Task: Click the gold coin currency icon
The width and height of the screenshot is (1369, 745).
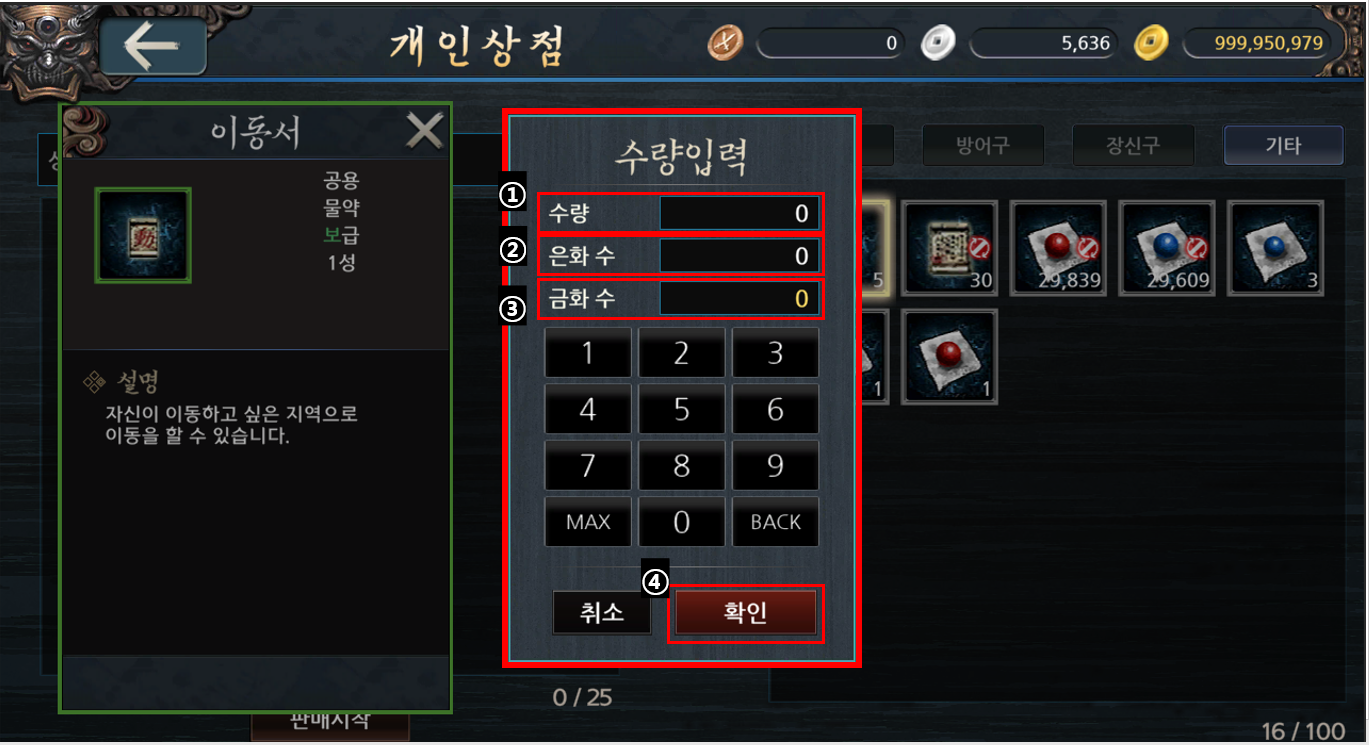Action: (1150, 43)
